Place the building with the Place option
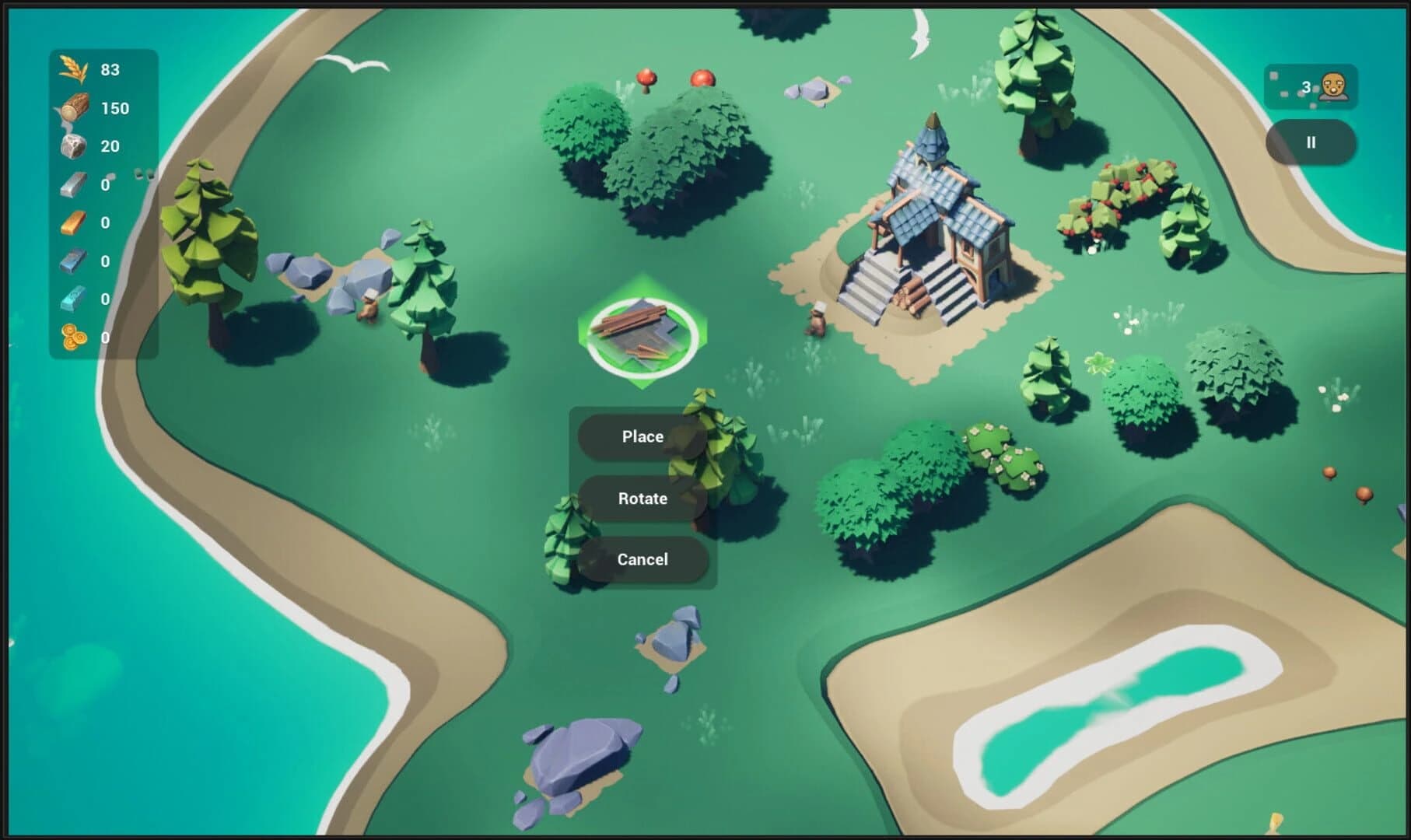This screenshot has width=1411, height=840. click(x=641, y=436)
